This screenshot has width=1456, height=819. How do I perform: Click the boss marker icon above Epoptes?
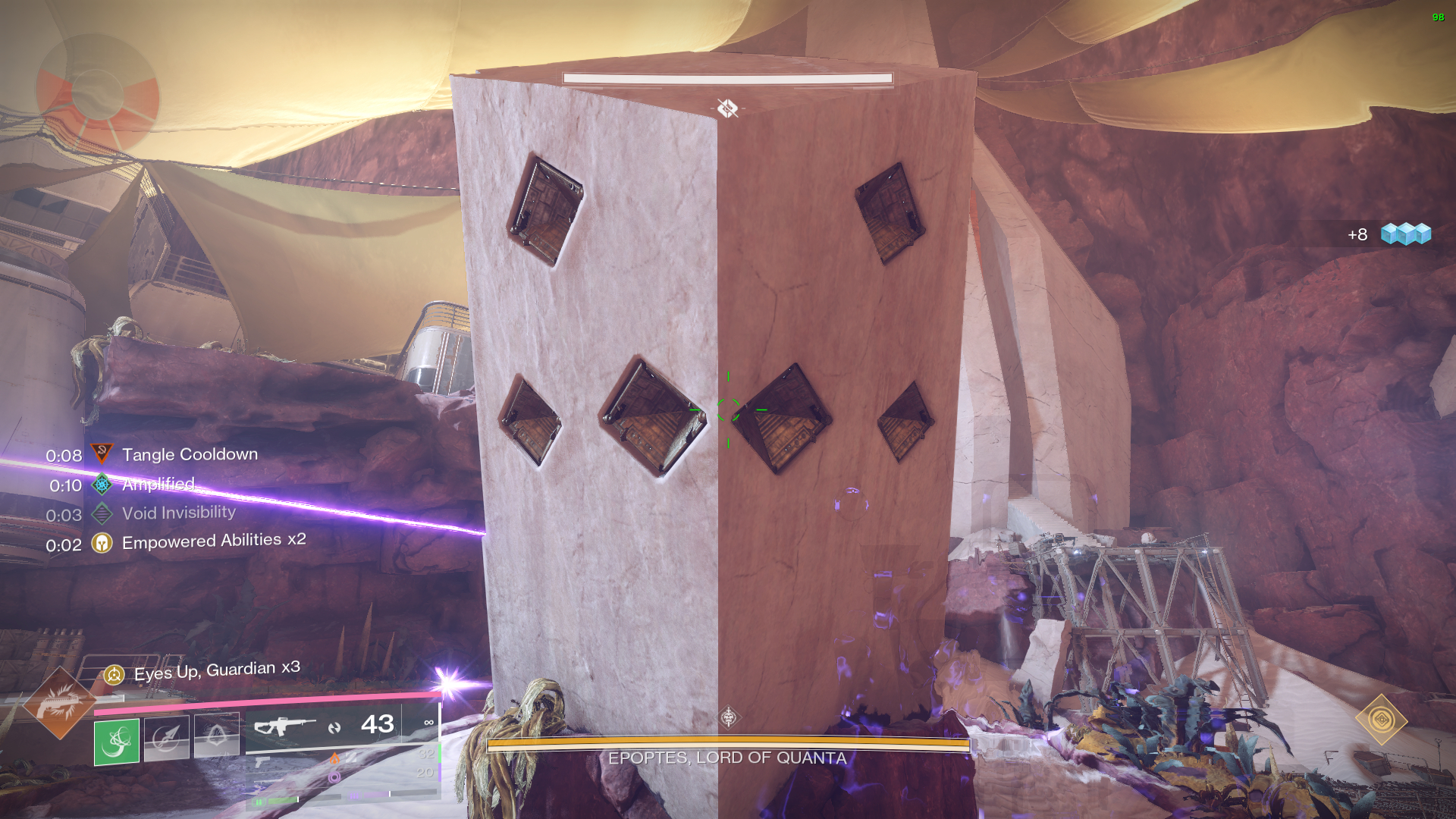(x=729, y=717)
